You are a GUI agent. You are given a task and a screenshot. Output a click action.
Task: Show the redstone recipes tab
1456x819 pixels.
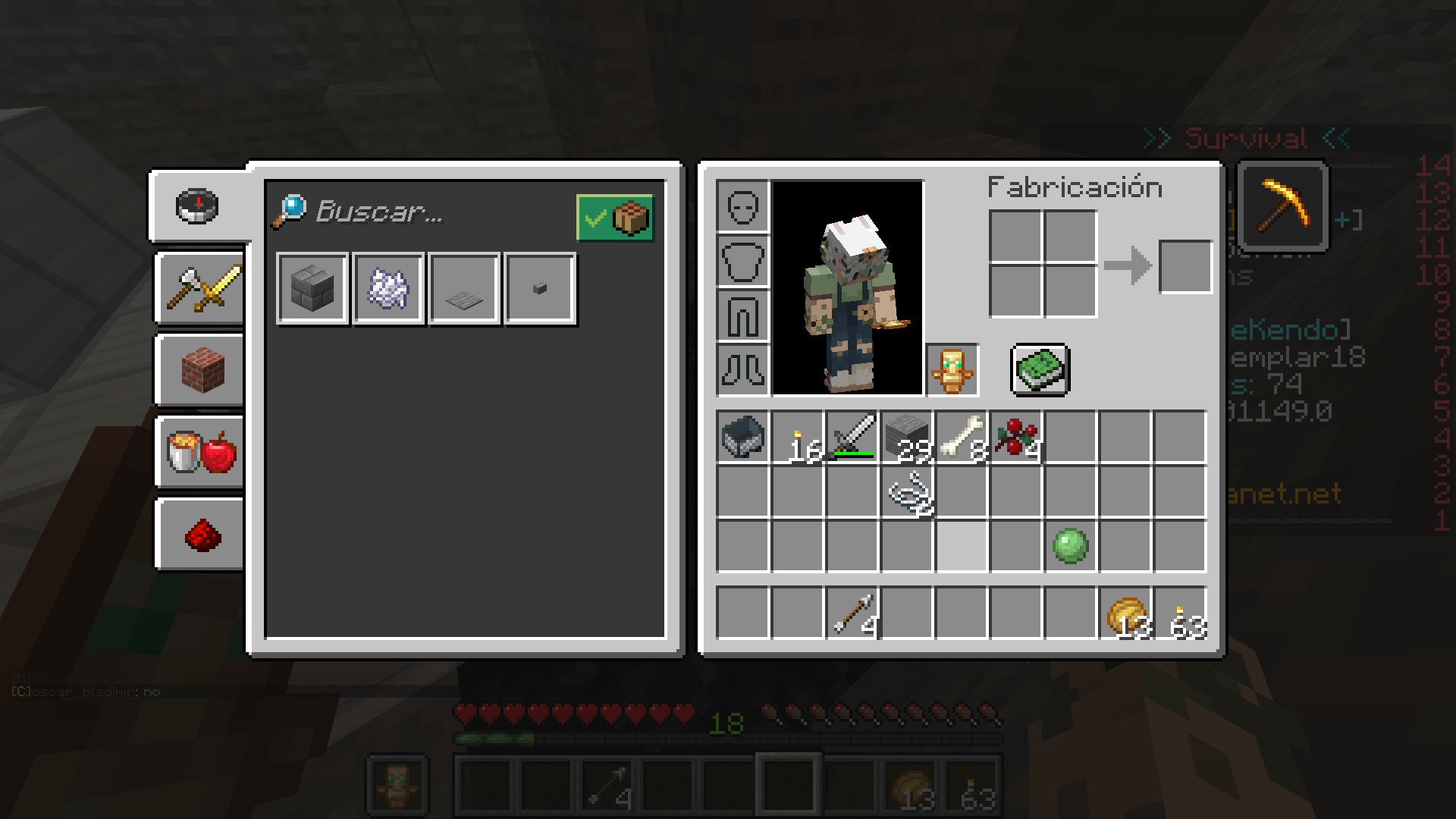point(202,535)
